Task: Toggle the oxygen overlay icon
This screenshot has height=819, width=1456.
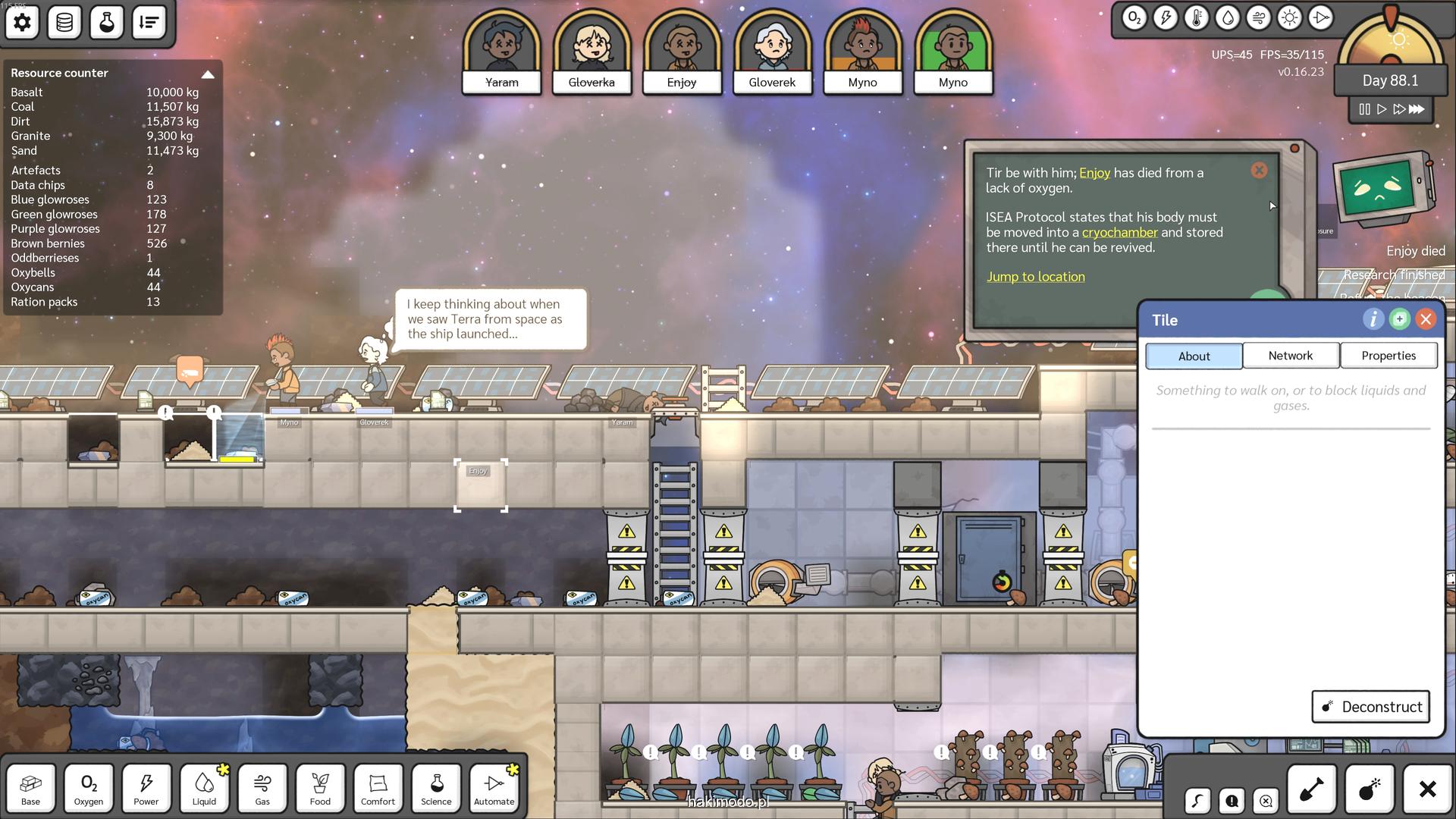Action: [1134, 18]
